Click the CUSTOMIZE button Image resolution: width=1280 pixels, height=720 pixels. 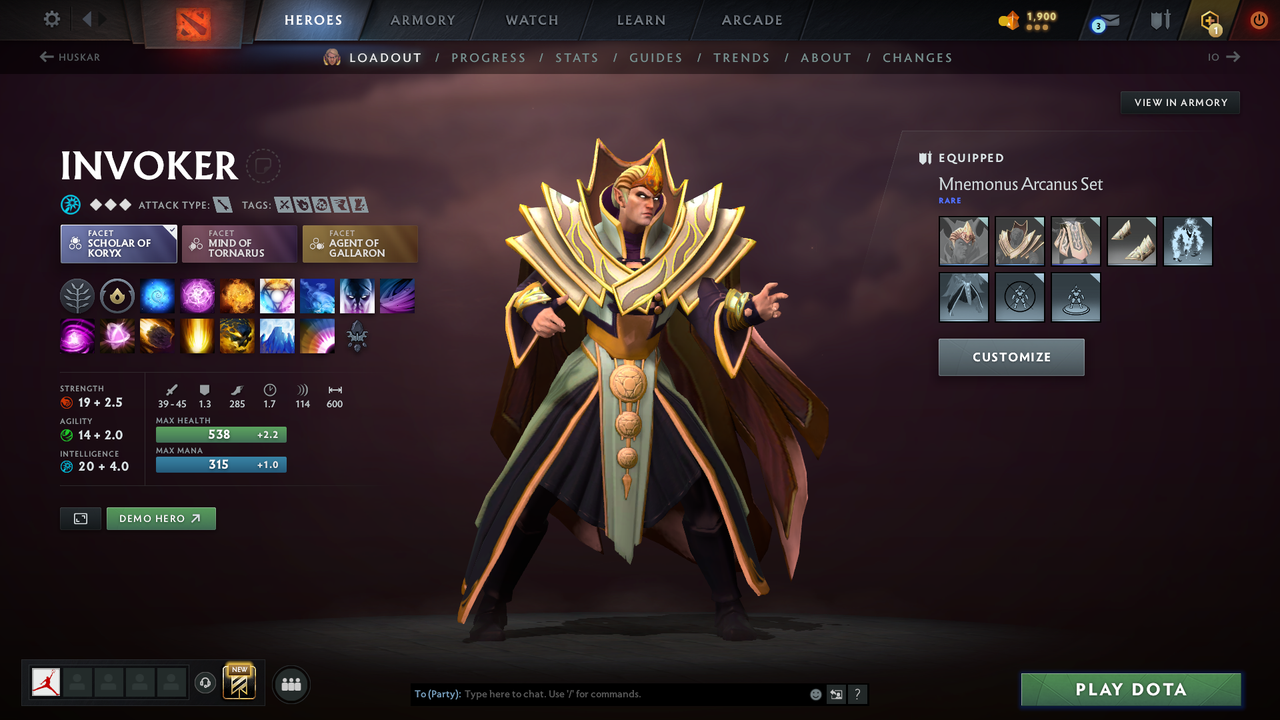1011,357
